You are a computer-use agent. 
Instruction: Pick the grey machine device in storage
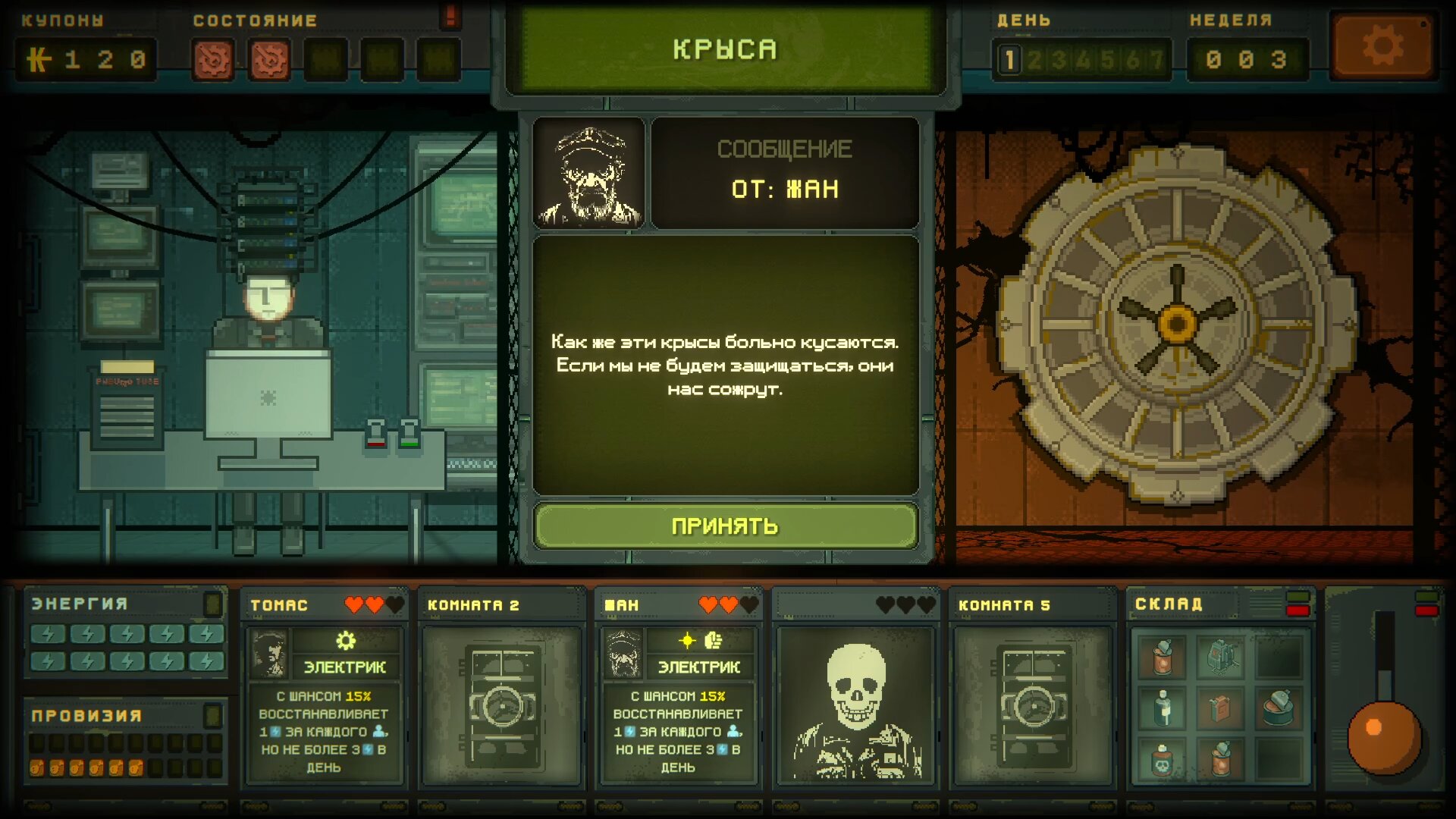[x=1220, y=657]
